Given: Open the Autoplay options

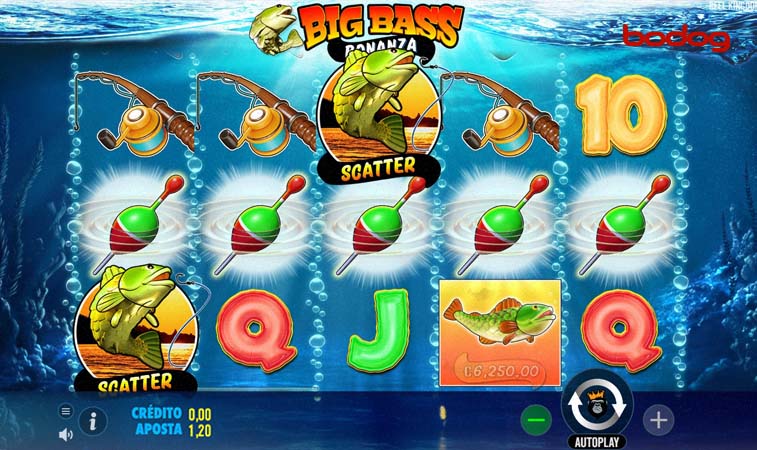Looking at the screenshot, I should coord(597,441).
